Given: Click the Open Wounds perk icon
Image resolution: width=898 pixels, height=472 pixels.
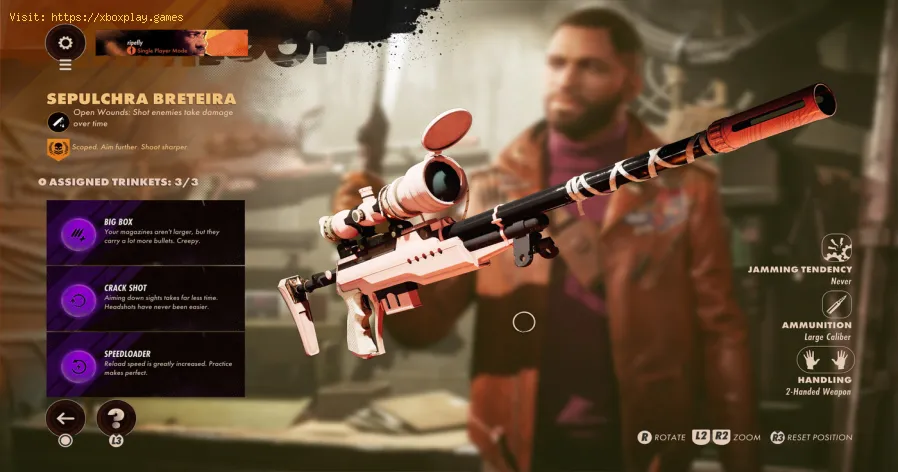Looking at the screenshot, I should point(59,121).
